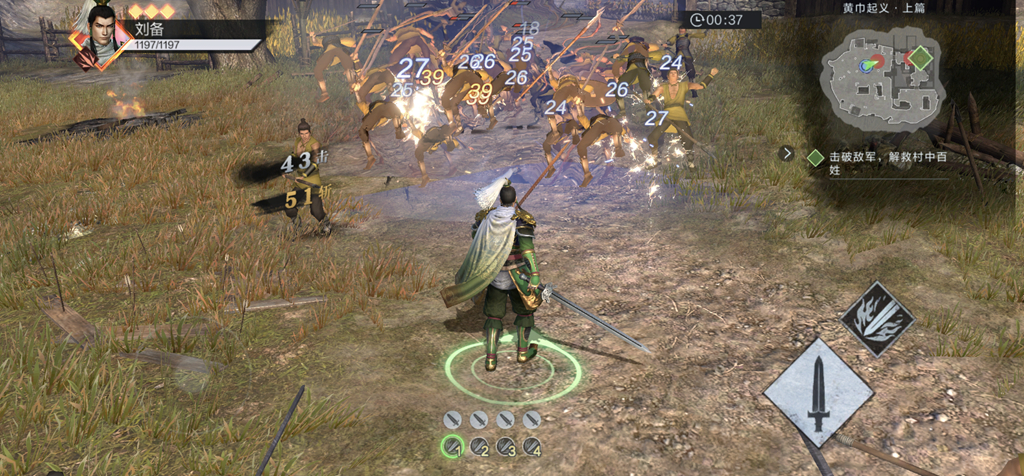Tap the sword basic attack button
1024x476 pixels.
(x=818, y=391)
